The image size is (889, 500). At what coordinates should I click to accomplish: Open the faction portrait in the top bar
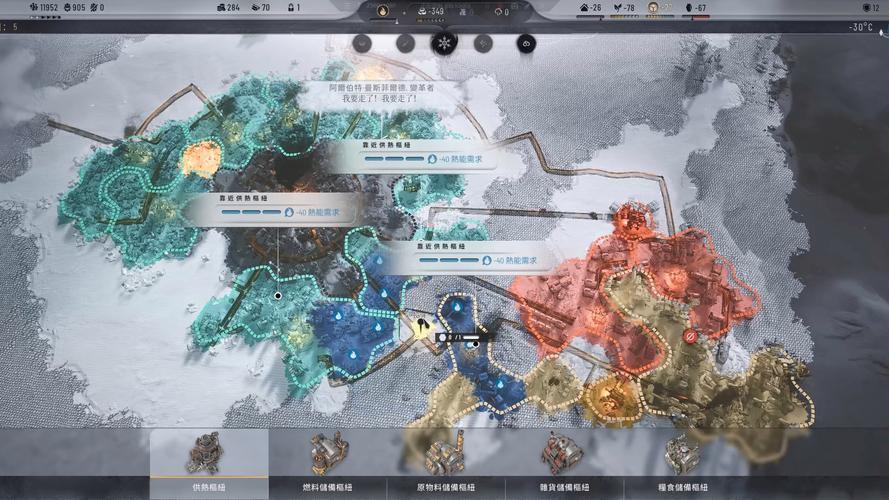click(653, 8)
